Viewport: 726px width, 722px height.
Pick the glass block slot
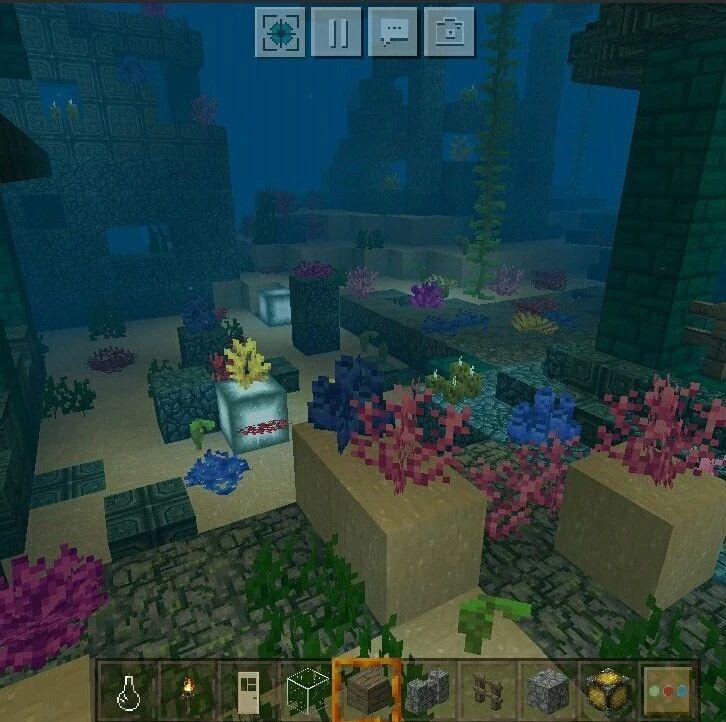pos(306,690)
